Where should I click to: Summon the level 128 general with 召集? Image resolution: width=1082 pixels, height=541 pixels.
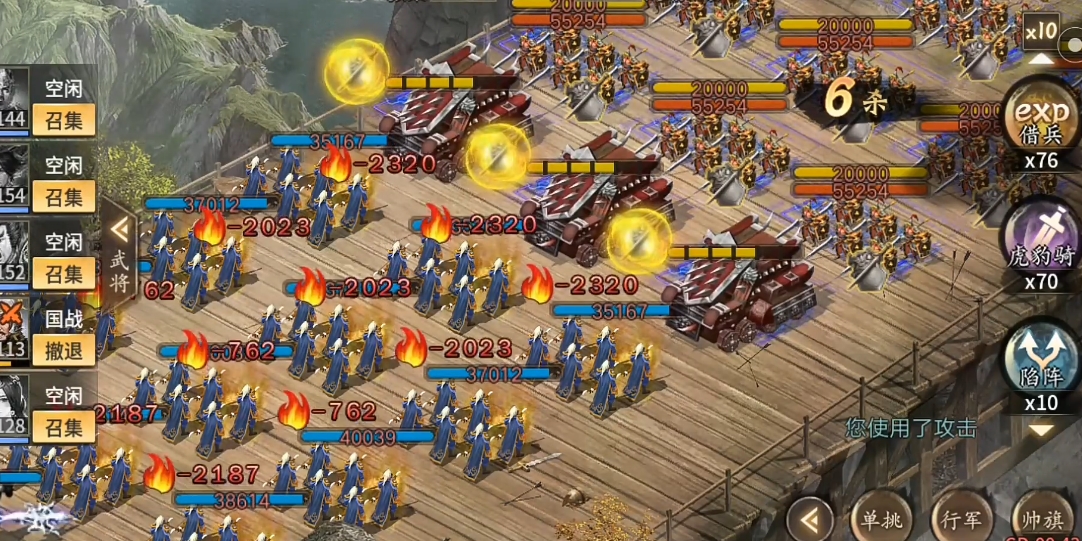click(x=64, y=426)
